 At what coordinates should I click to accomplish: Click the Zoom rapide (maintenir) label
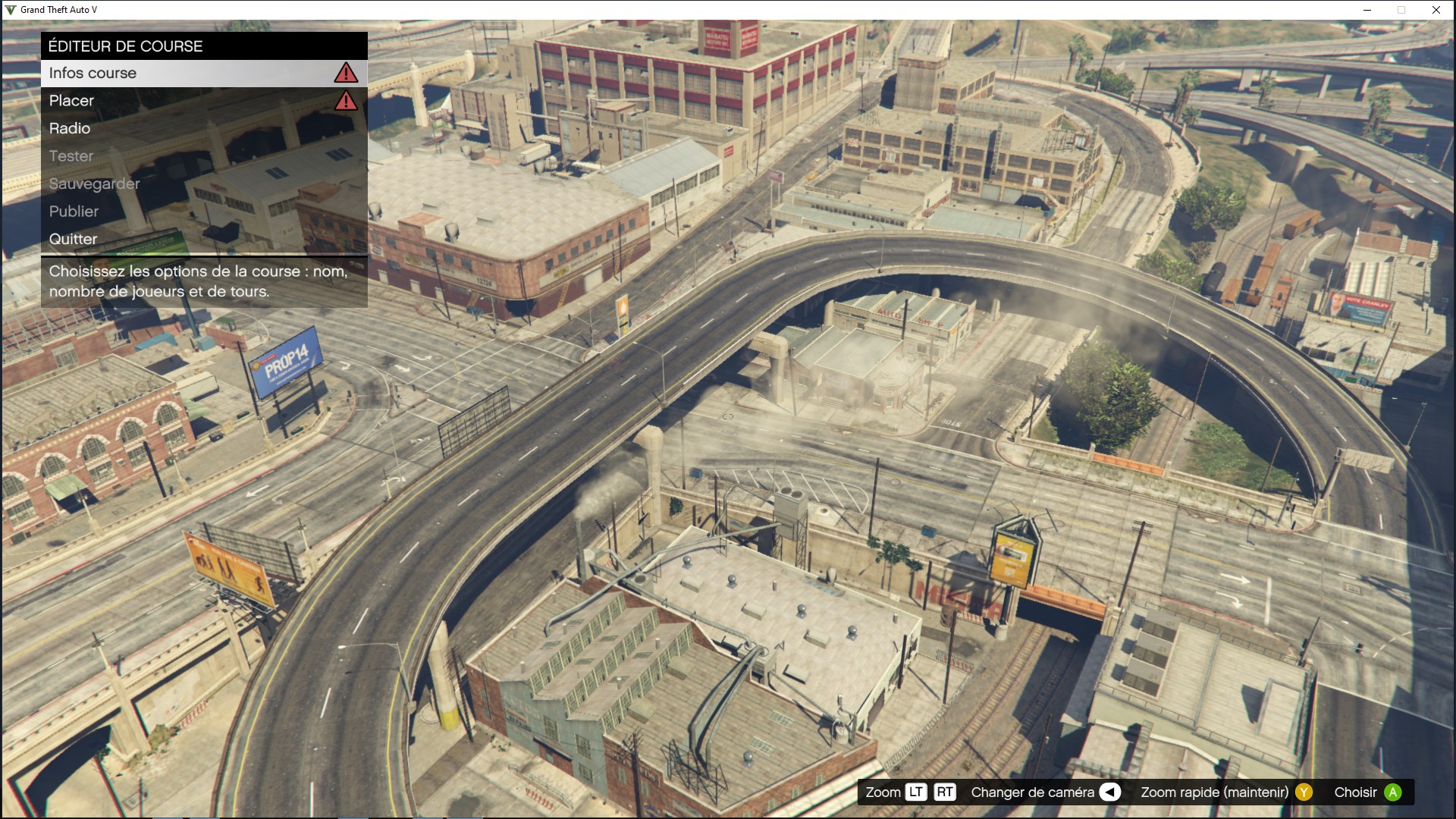click(x=1214, y=792)
